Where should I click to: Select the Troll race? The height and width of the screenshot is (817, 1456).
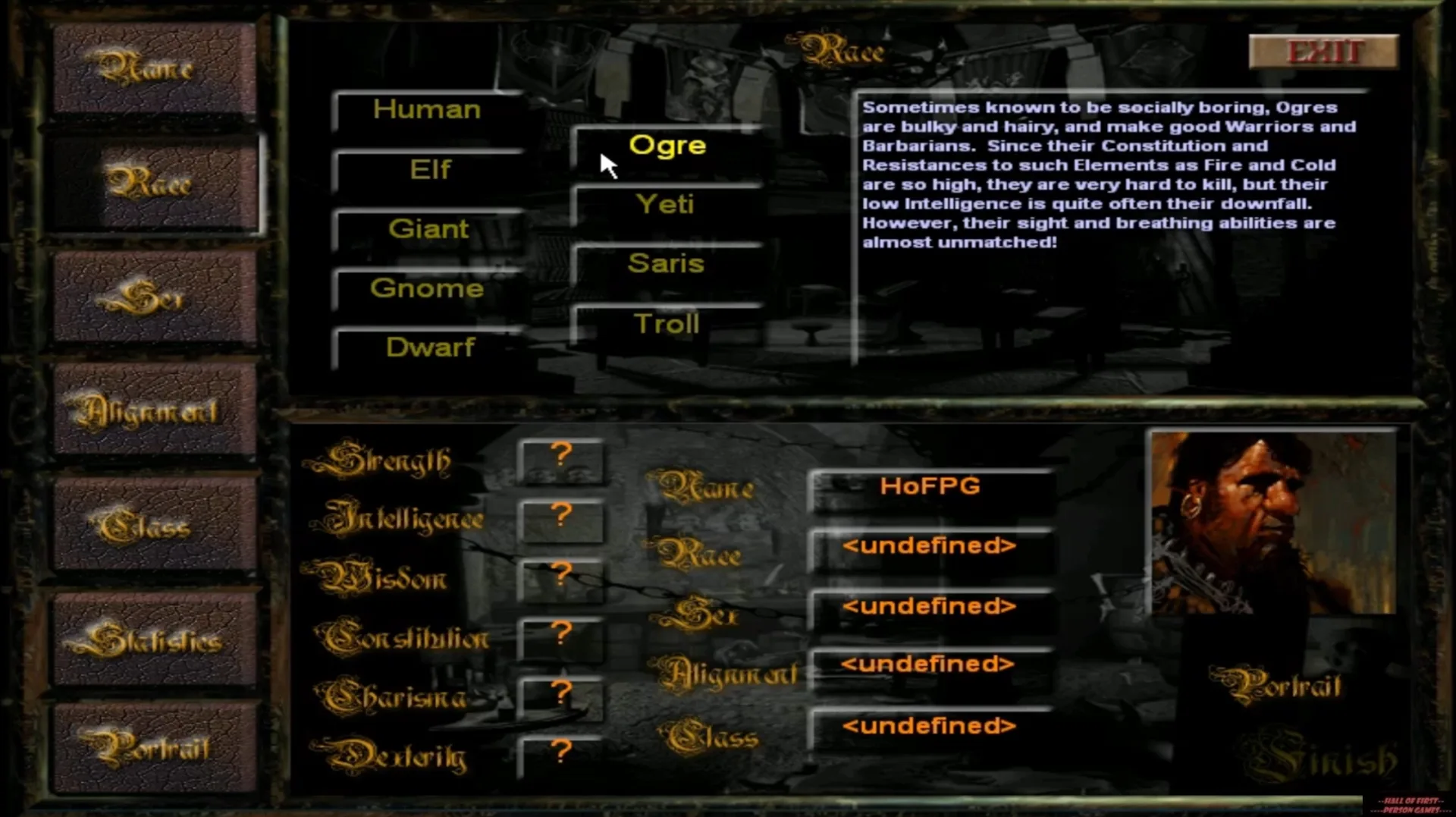coord(664,323)
